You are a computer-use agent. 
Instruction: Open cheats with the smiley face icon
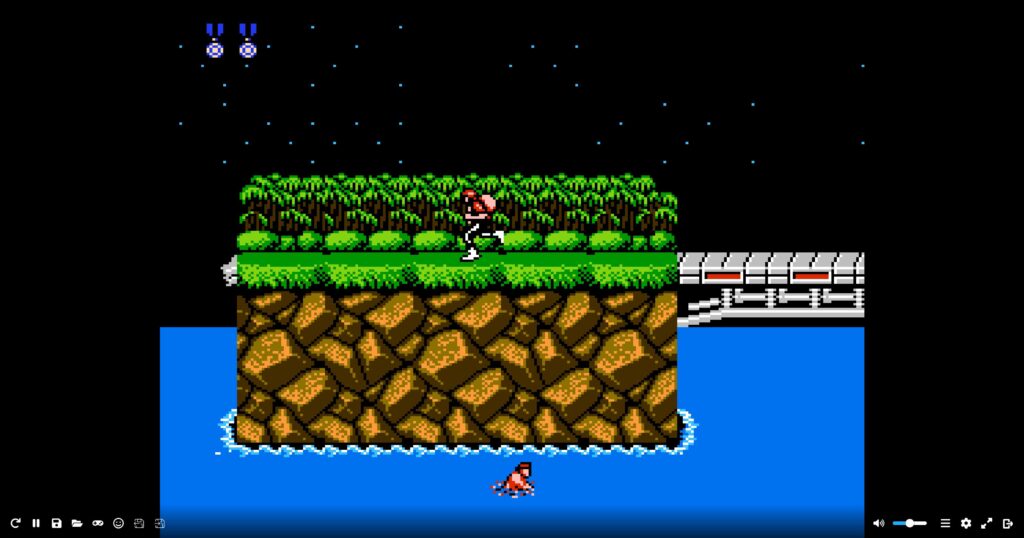pos(118,523)
